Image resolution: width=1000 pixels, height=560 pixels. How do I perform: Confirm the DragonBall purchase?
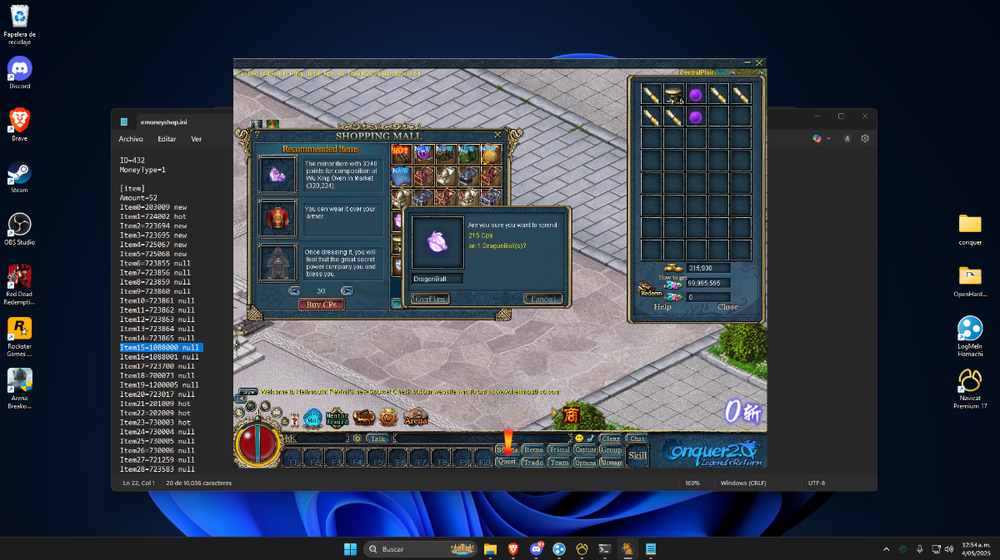click(x=431, y=298)
